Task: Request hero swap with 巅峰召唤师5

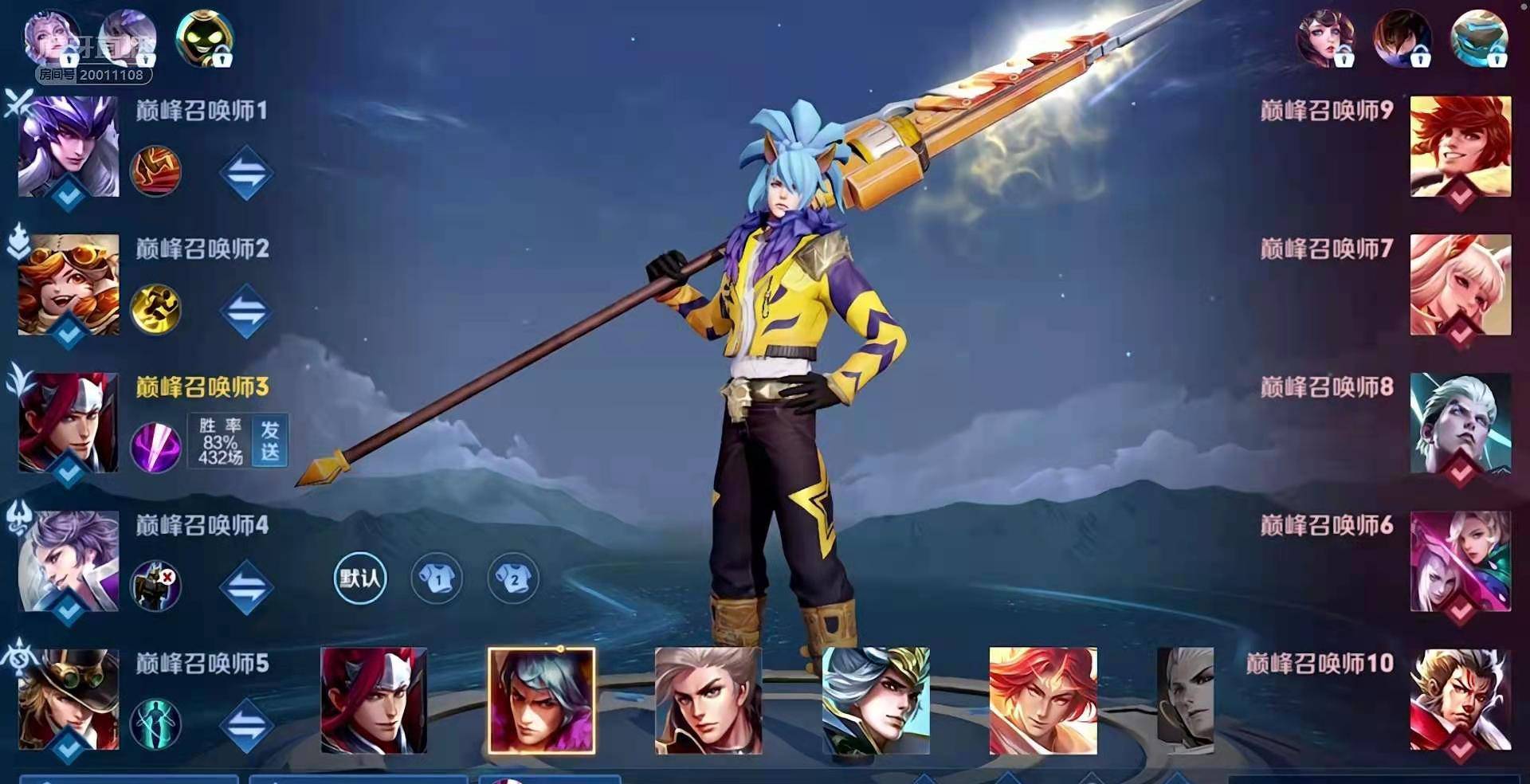Action: [246, 725]
